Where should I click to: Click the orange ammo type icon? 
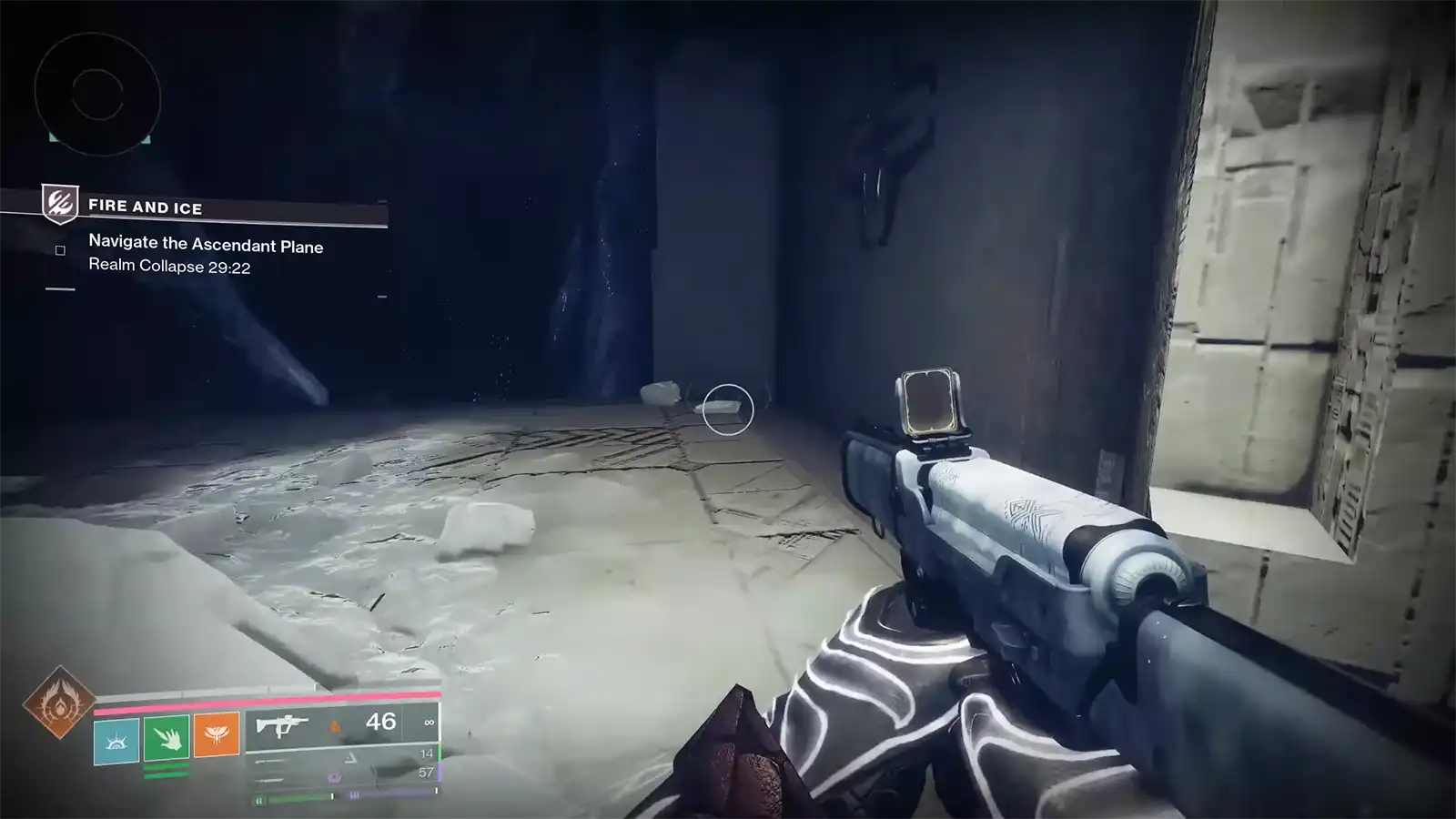point(335,725)
